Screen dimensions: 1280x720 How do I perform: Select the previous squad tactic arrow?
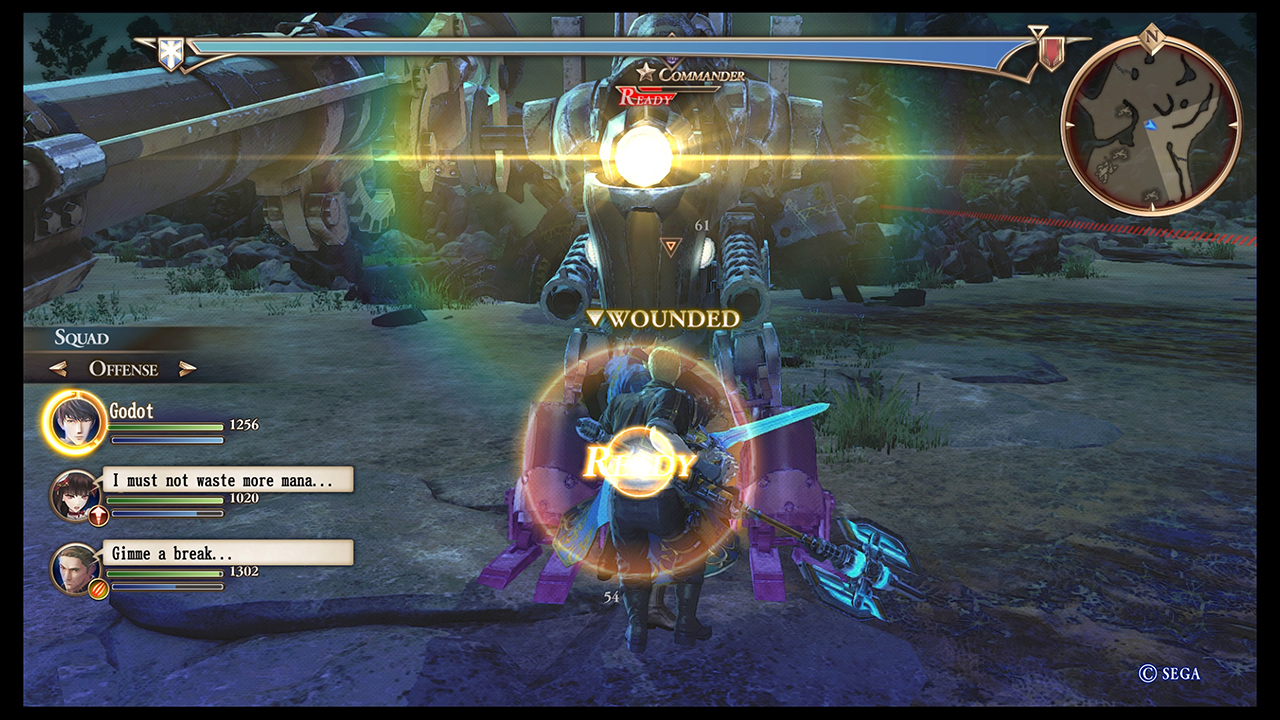58,369
